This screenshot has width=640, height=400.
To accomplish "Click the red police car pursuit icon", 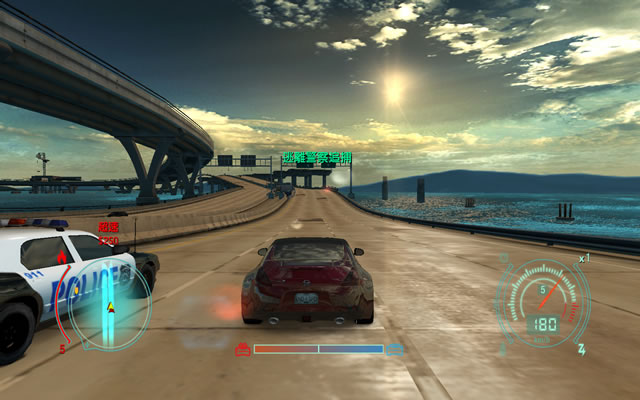I will coord(242,350).
